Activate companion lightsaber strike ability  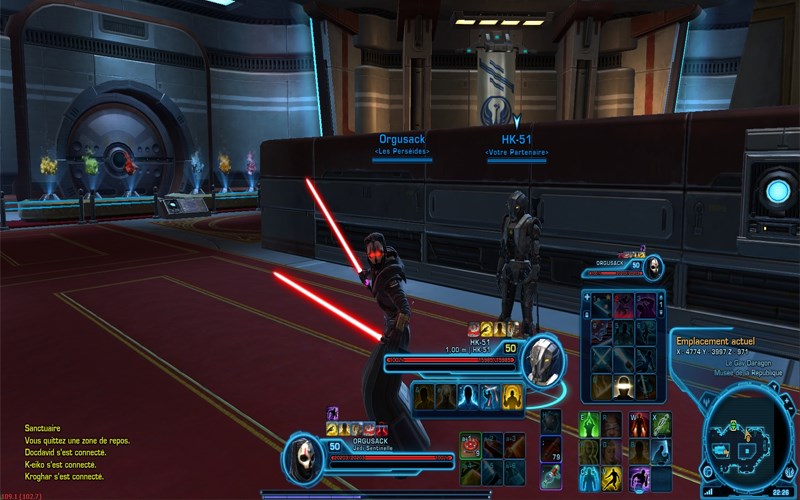[x=490, y=396]
